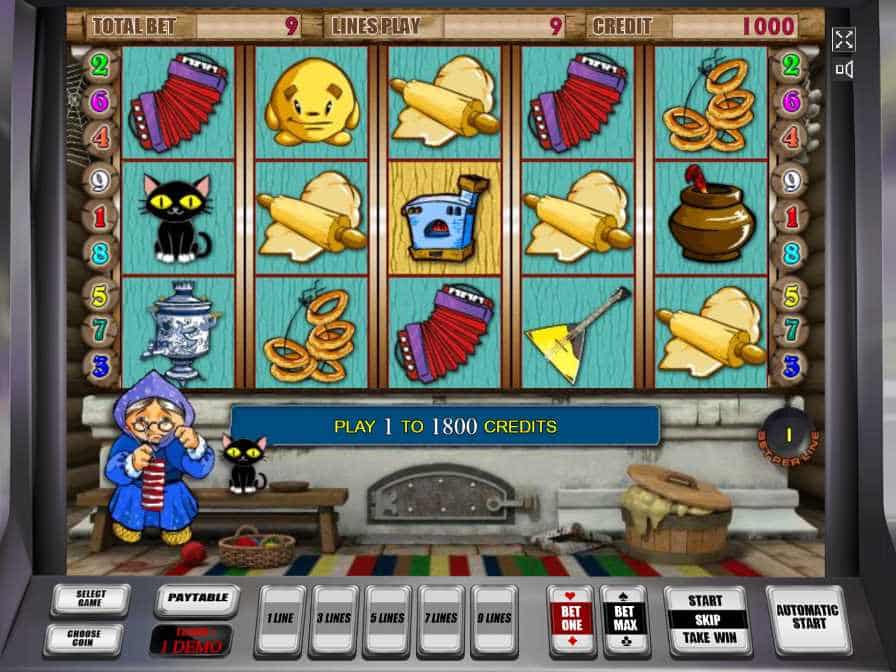Click the Bet One button
Screen dimensions: 896x672
[x=569, y=620]
